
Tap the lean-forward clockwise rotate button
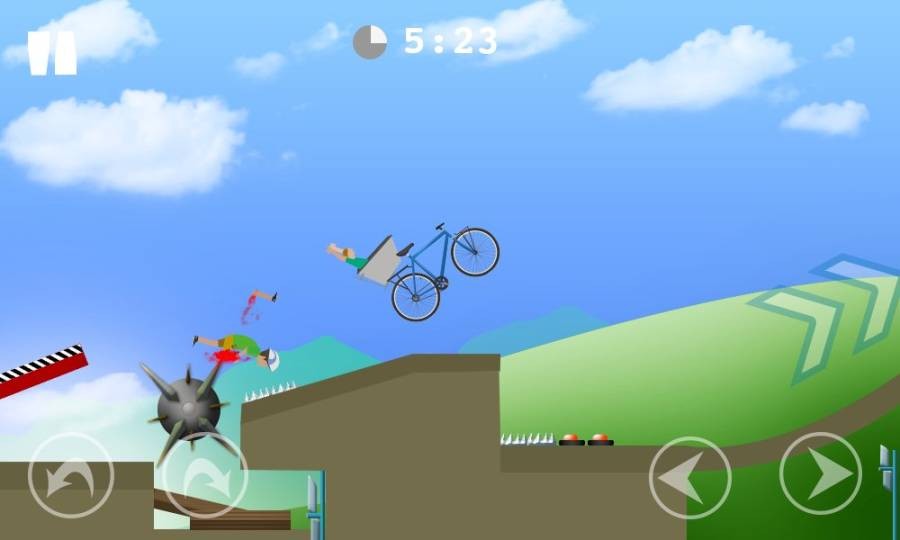click(204, 475)
